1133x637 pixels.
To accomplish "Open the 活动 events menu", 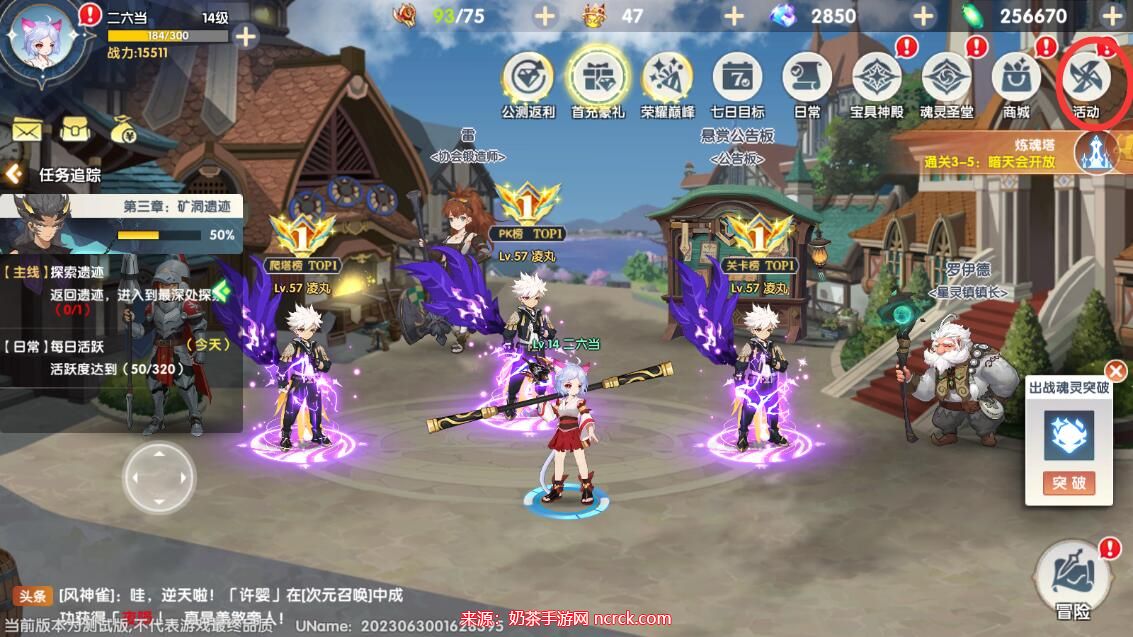I will (1086, 78).
